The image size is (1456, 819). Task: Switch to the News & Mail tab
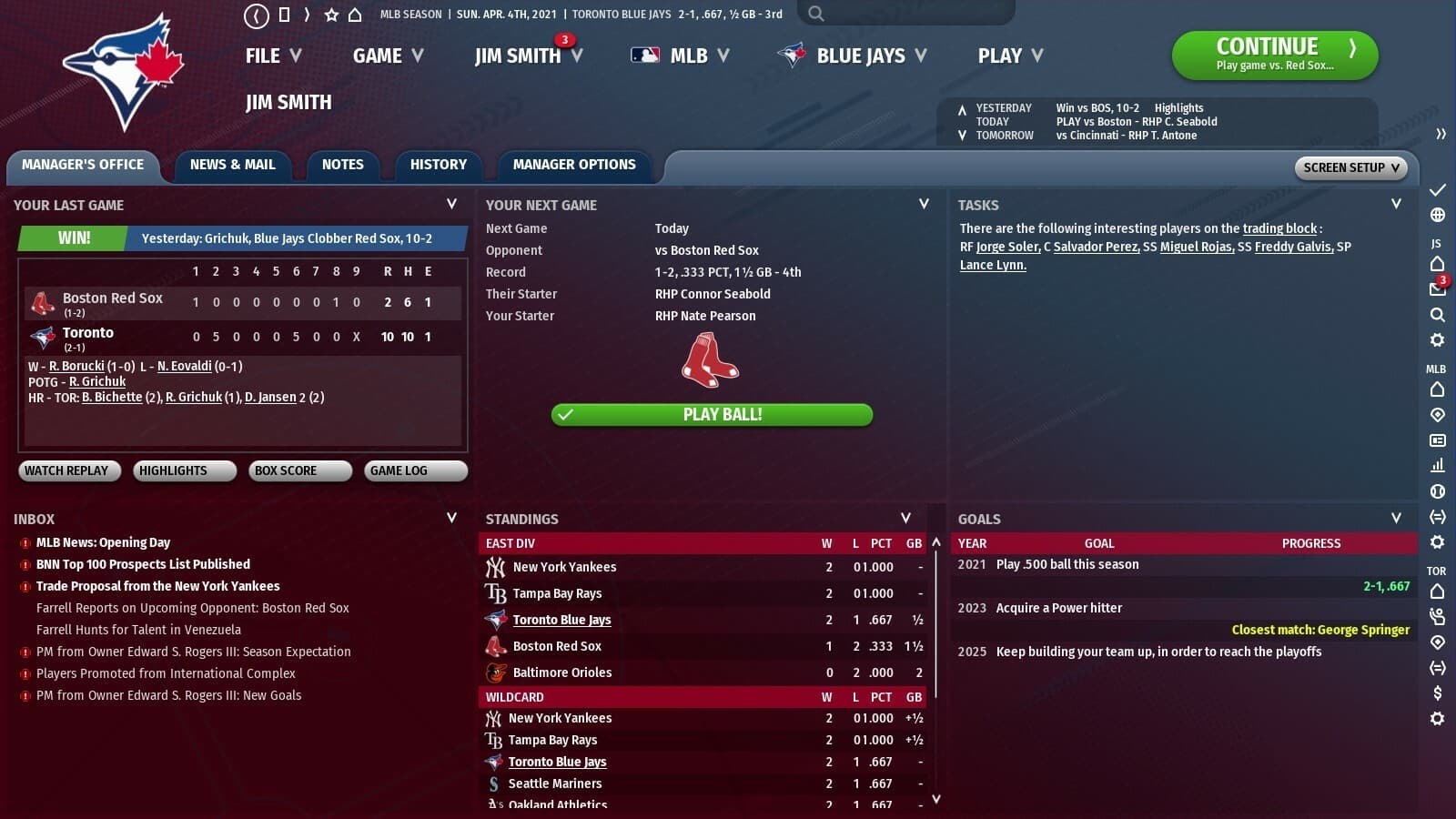(233, 165)
